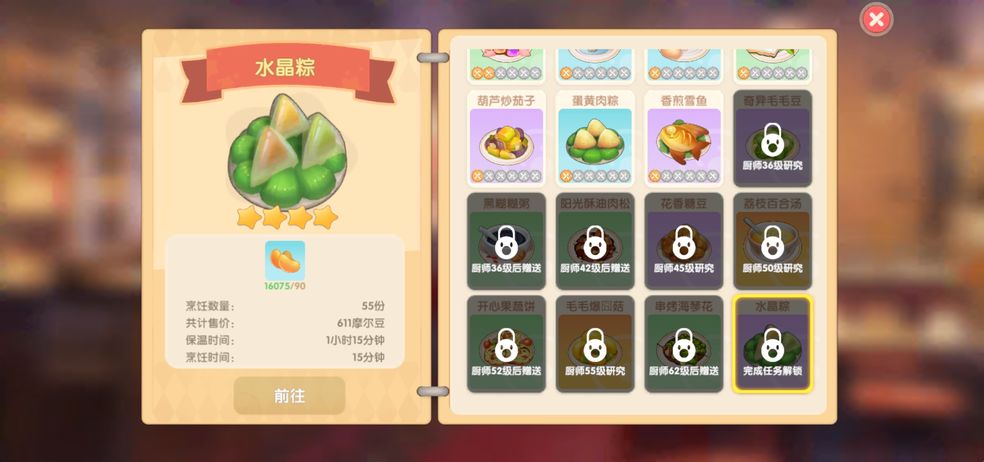
Task: Select the locked 阳光酥油肉松 recipe
Action: pos(594,240)
